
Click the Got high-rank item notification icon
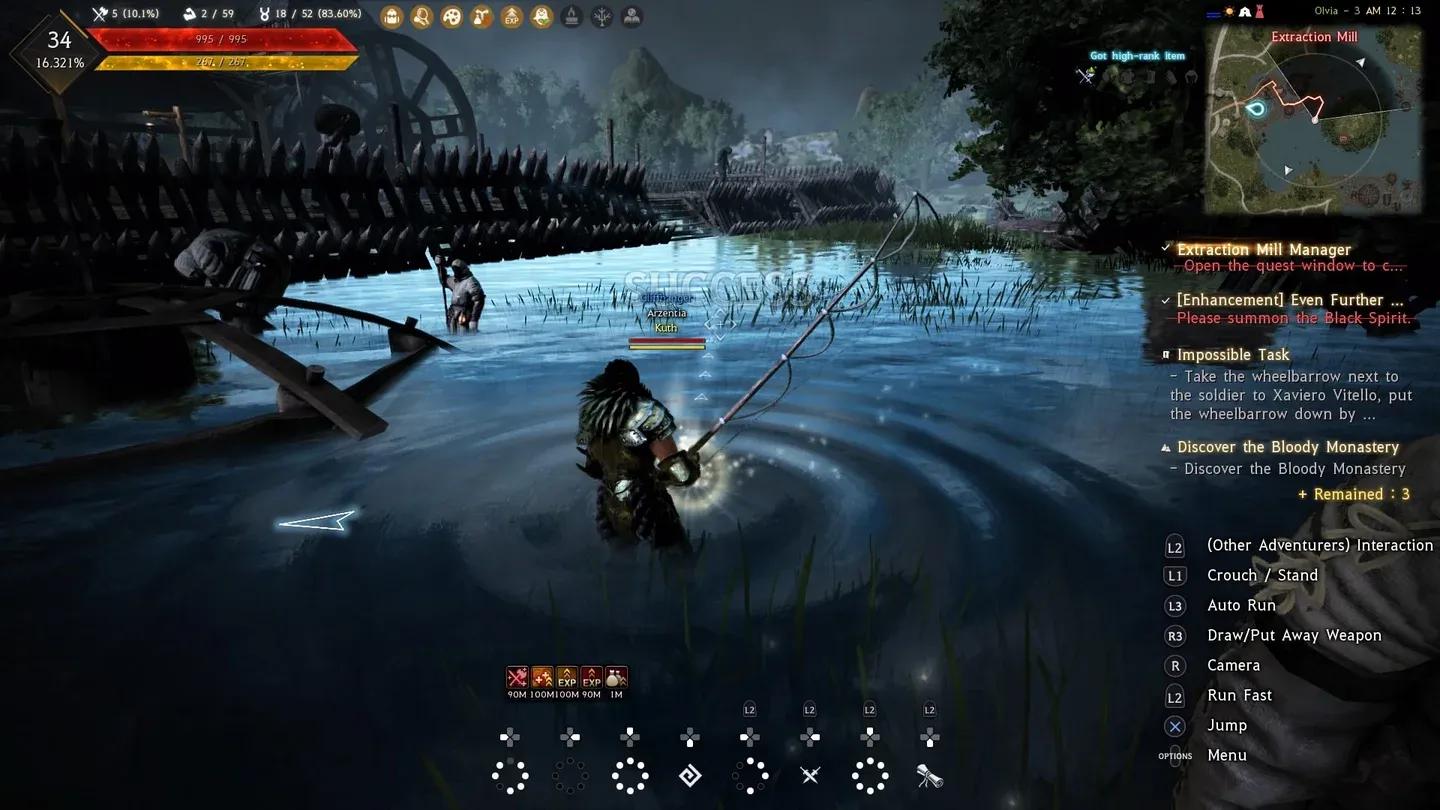pos(1086,74)
